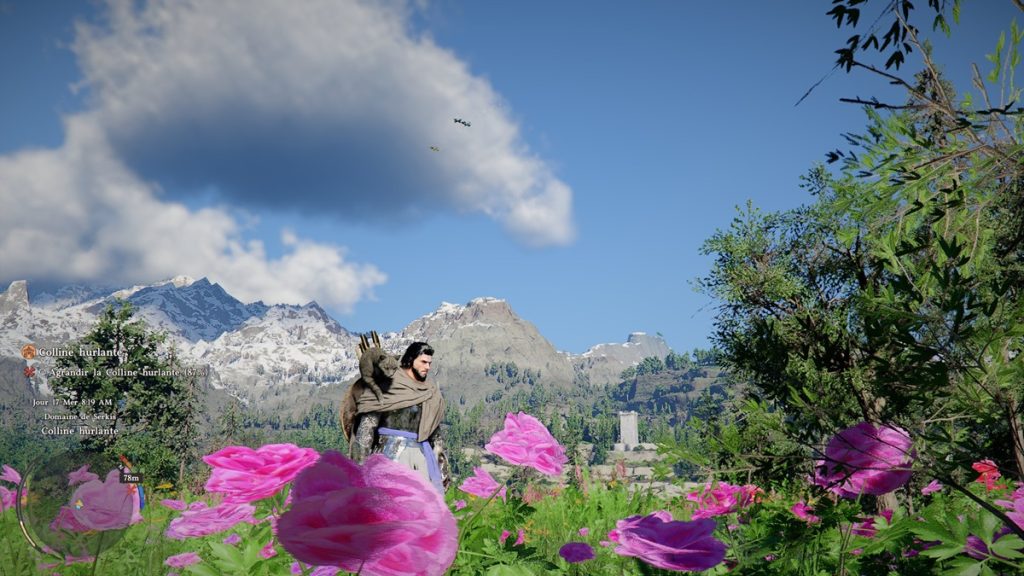Click the orange quest icon beside Colline hurlante
Viewport: 1024px width, 576px height.
tap(28, 352)
